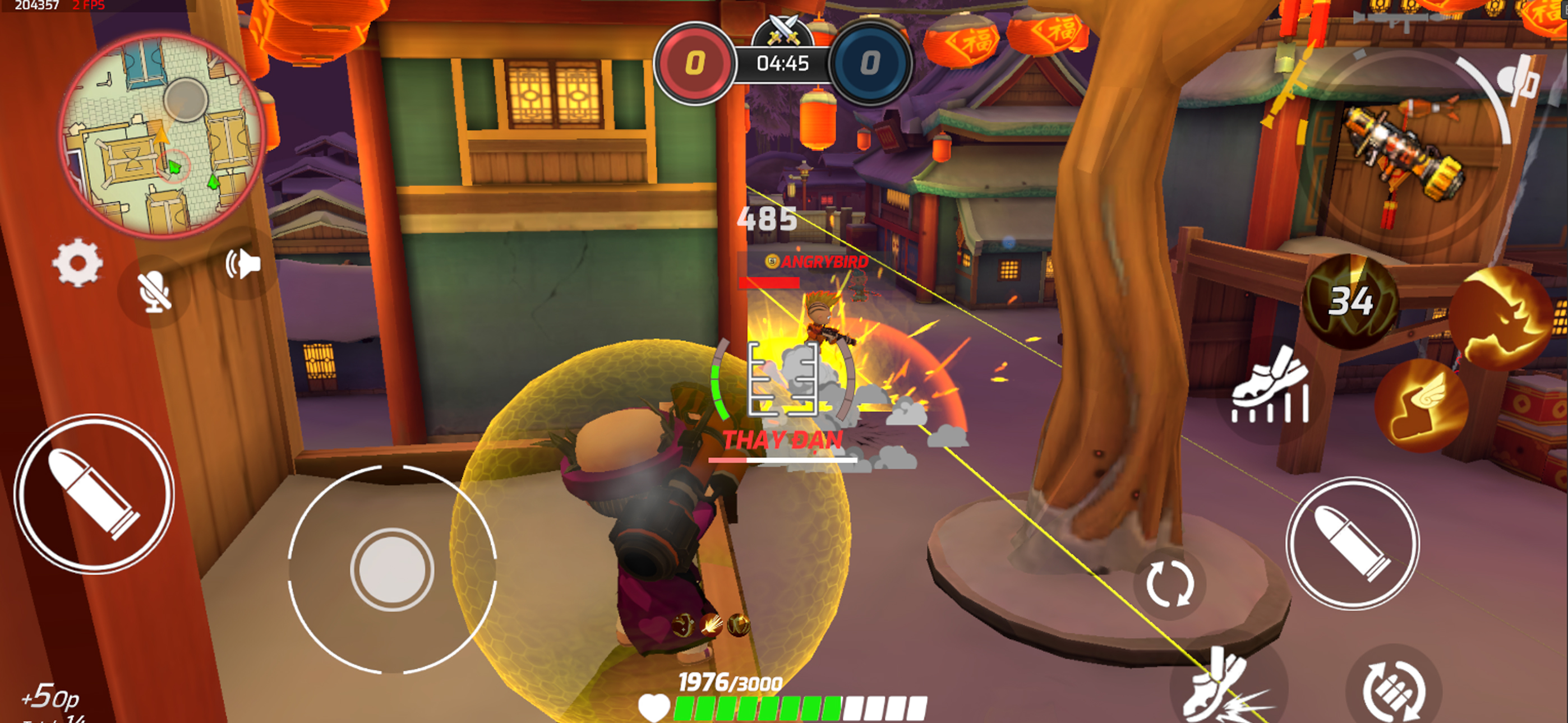Tap the movement joystick knob
1568x723 pixels.
(391, 569)
